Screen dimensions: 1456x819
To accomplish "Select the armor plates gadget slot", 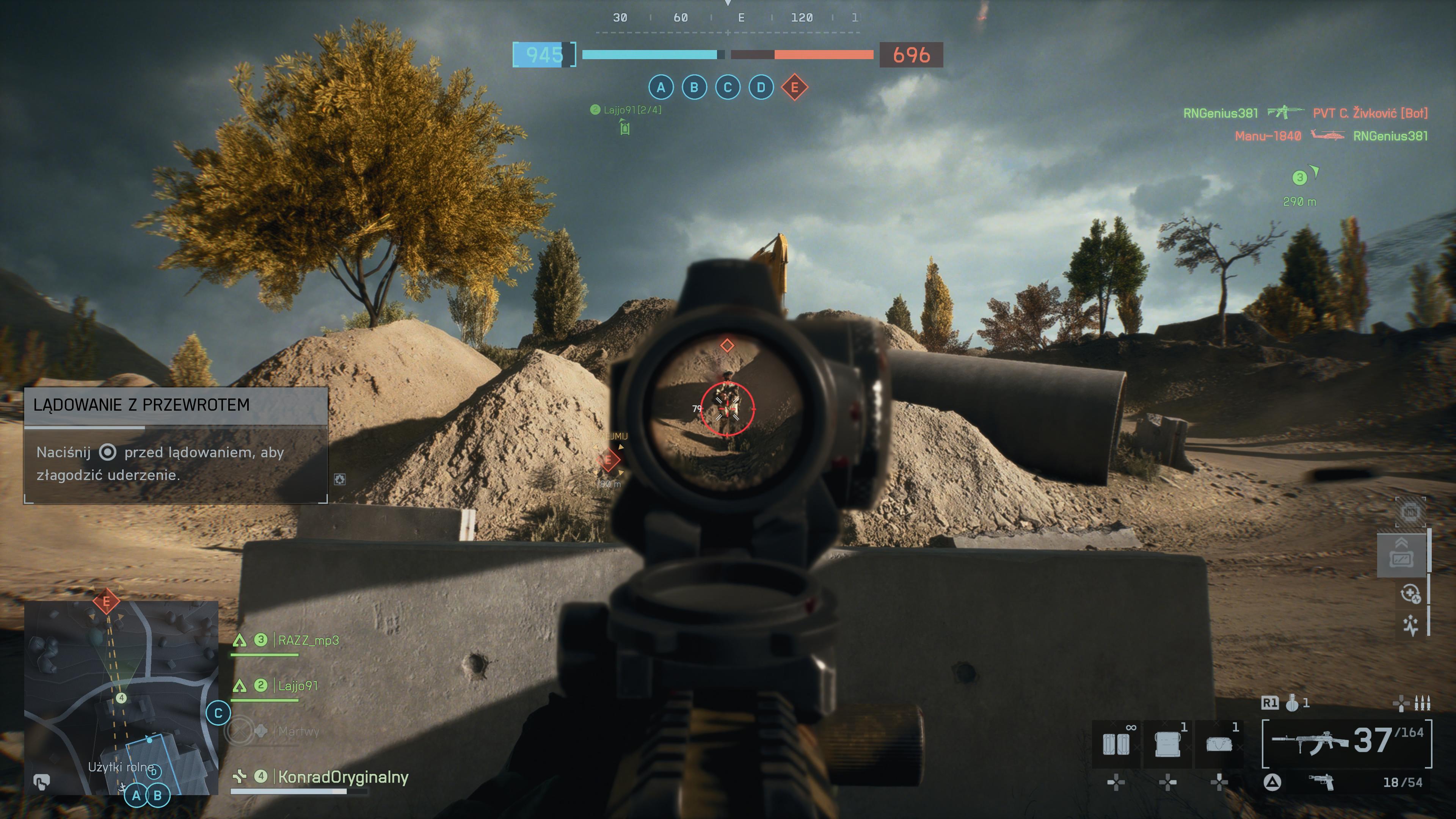I will click(x=1116, y=744).
